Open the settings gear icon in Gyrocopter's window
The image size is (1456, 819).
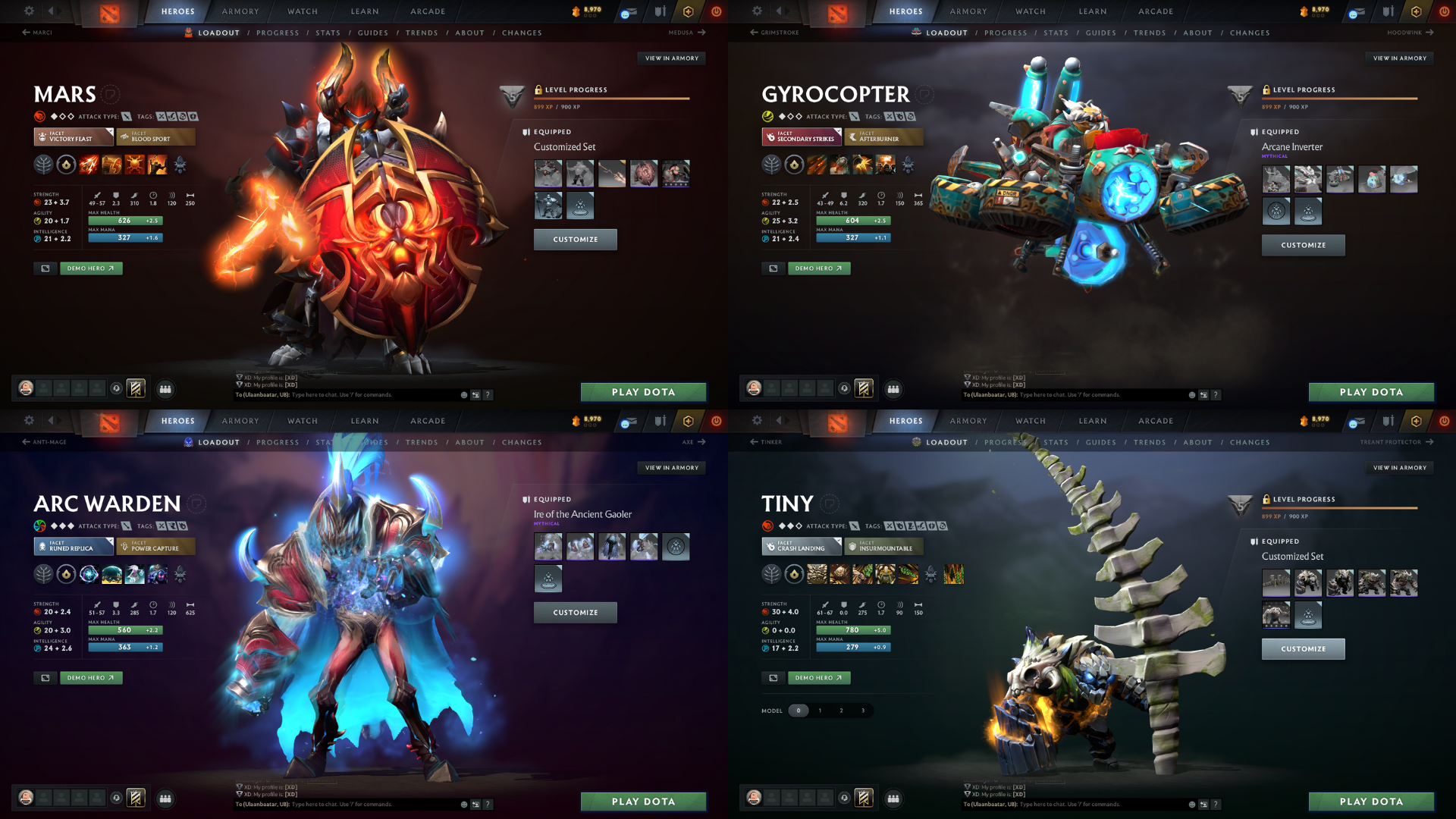757,11
